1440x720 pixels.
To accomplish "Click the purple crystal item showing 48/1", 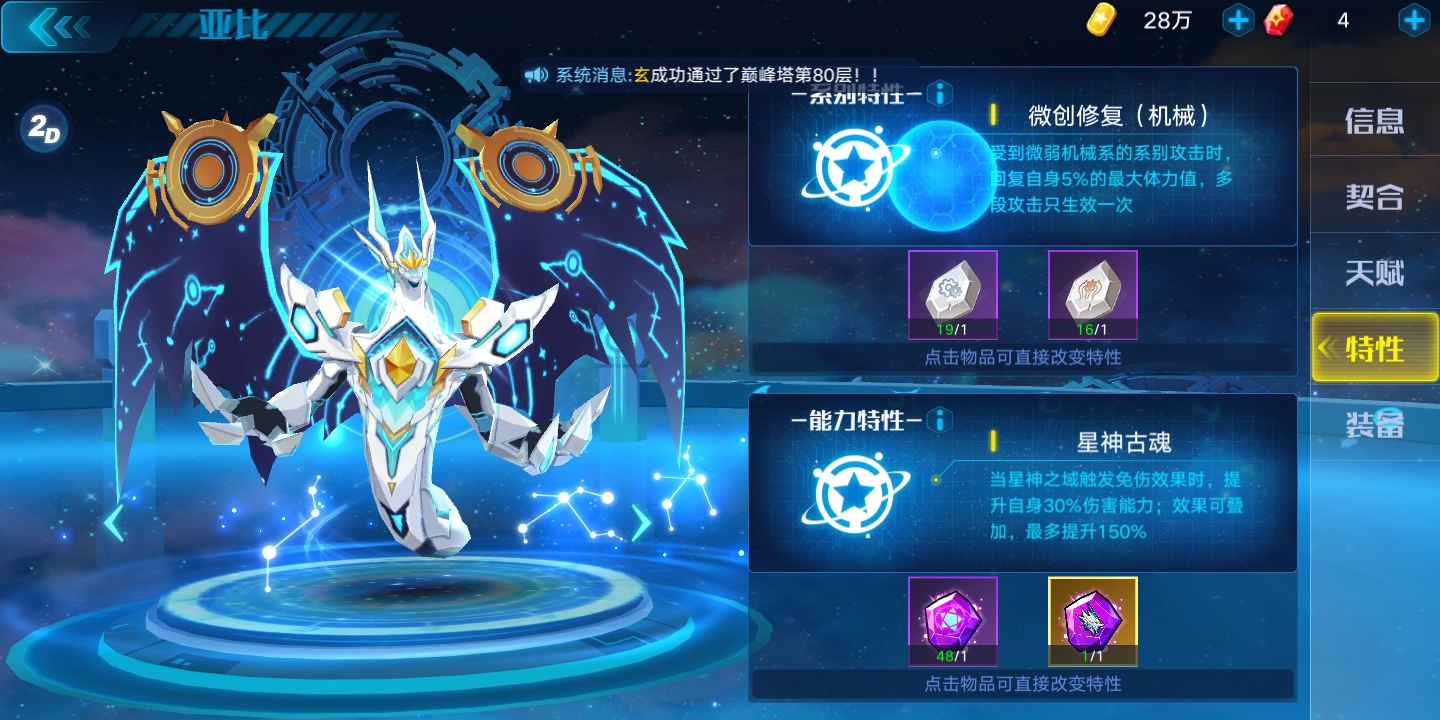I will [x=952, y=618].
